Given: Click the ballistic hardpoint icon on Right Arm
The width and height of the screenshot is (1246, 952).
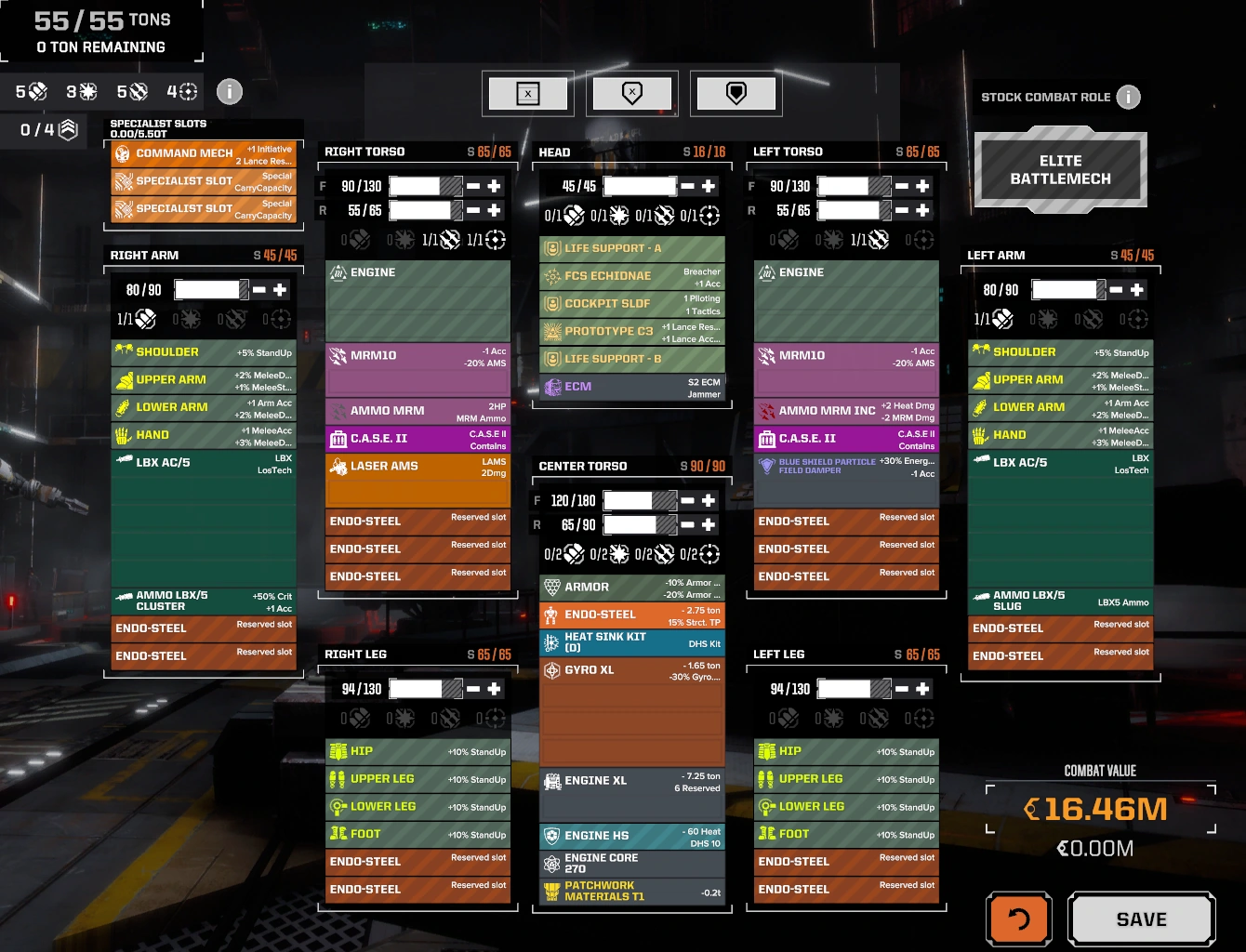Looking at the screenshot, I should pos(146,320).
